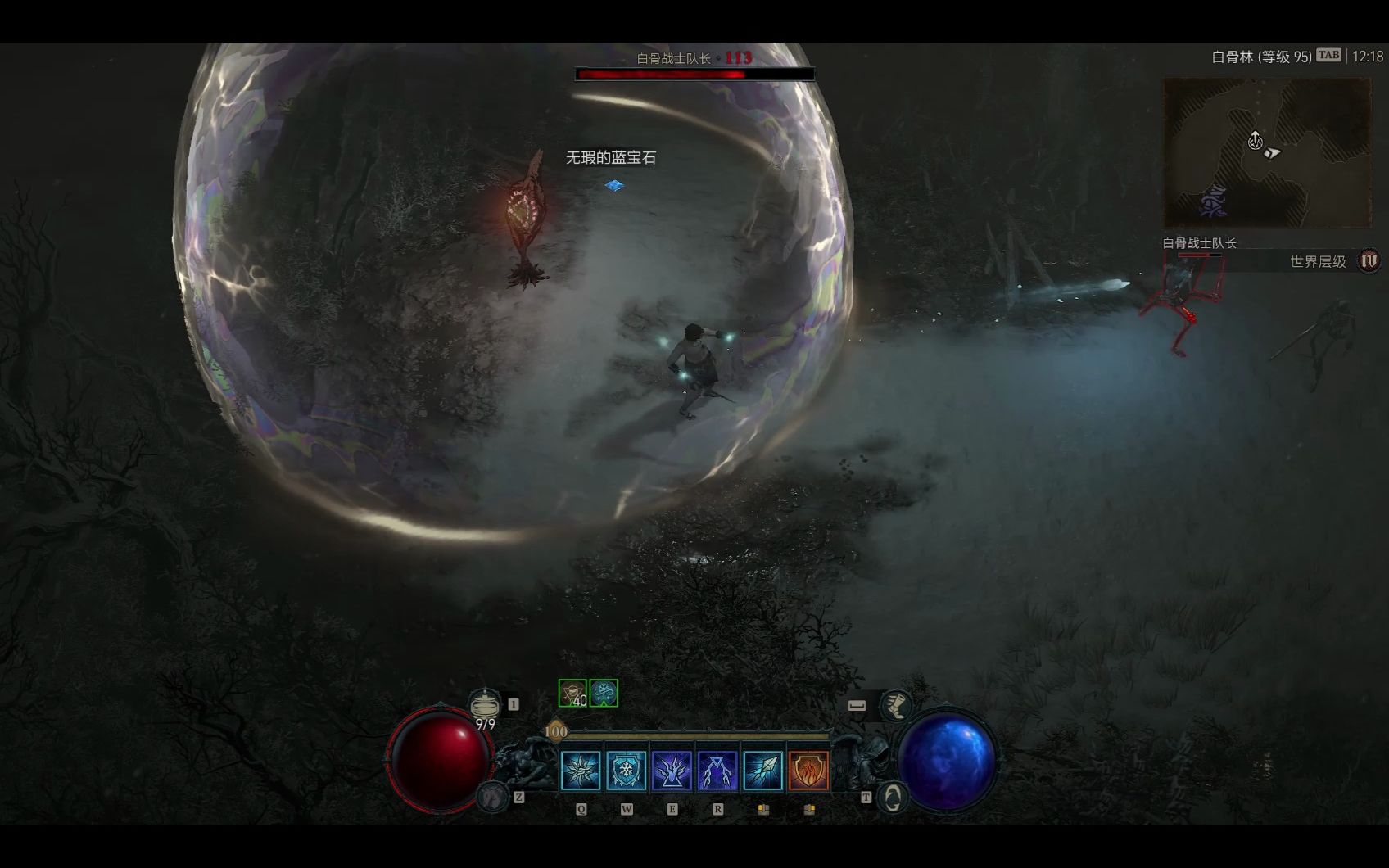This screenshot has height=868, width=1389.
Task: Activate the orange Flame Shield skill
Action: pyautogui.click(x=808, y=771)
